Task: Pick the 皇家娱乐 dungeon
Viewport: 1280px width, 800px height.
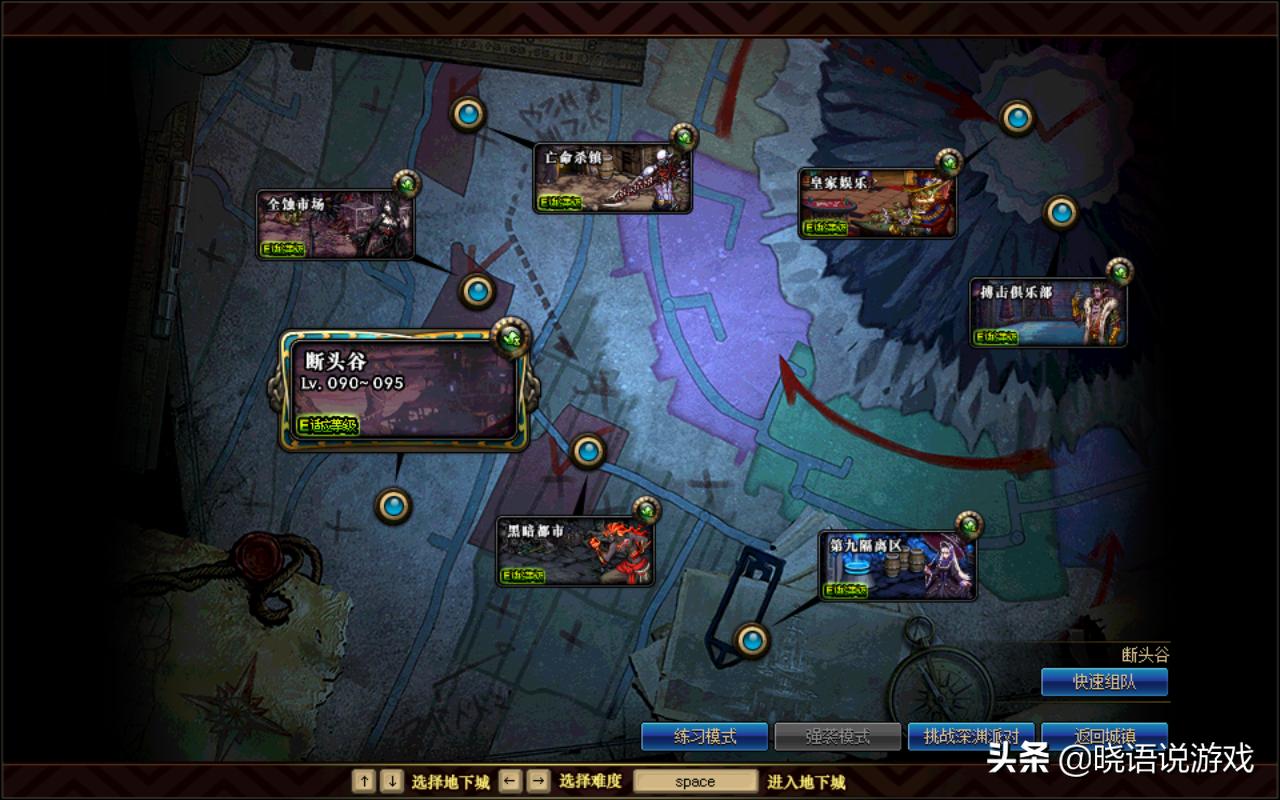Action: tap(877, 204)
